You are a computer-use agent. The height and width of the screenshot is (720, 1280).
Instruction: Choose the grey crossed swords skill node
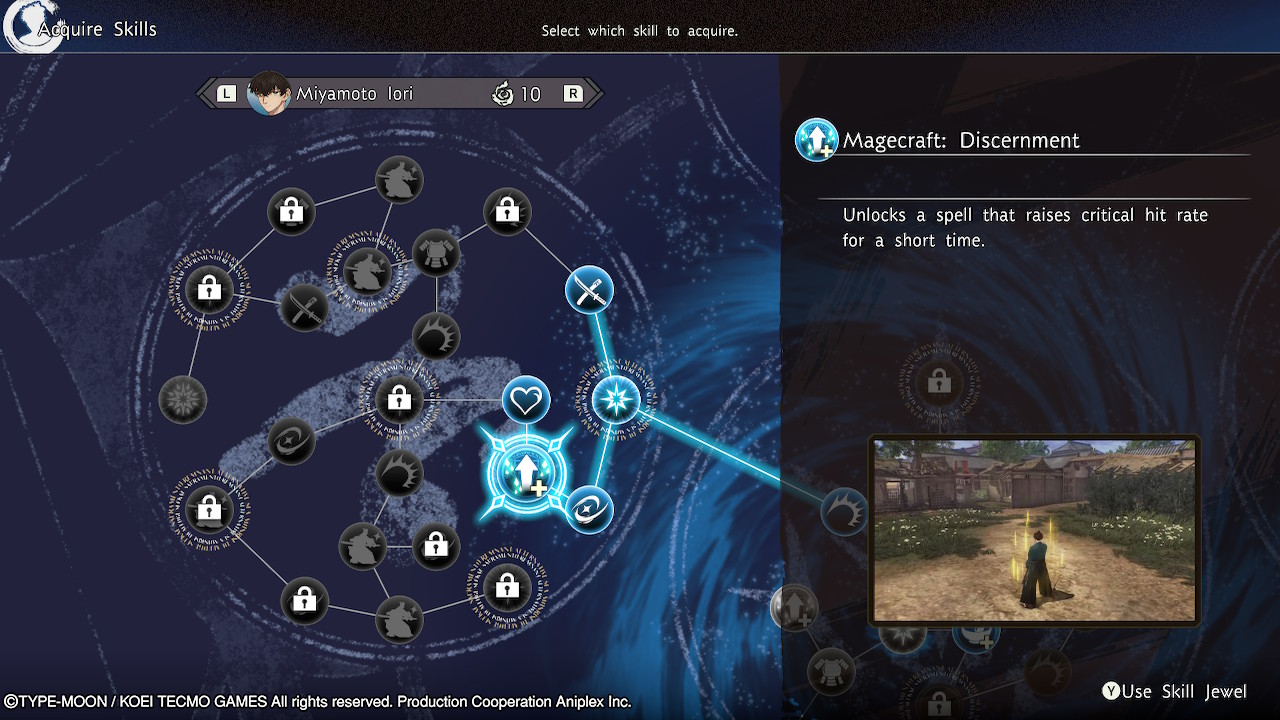click(x=303, y=307)
